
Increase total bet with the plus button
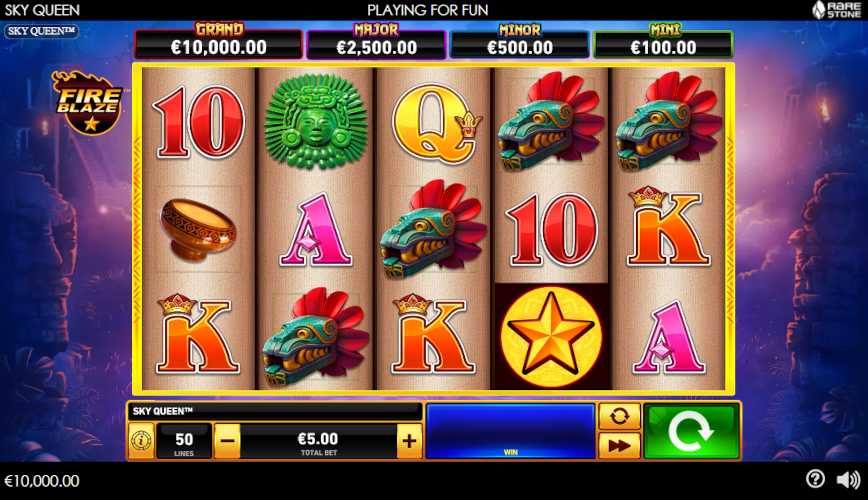click(409, 440)
